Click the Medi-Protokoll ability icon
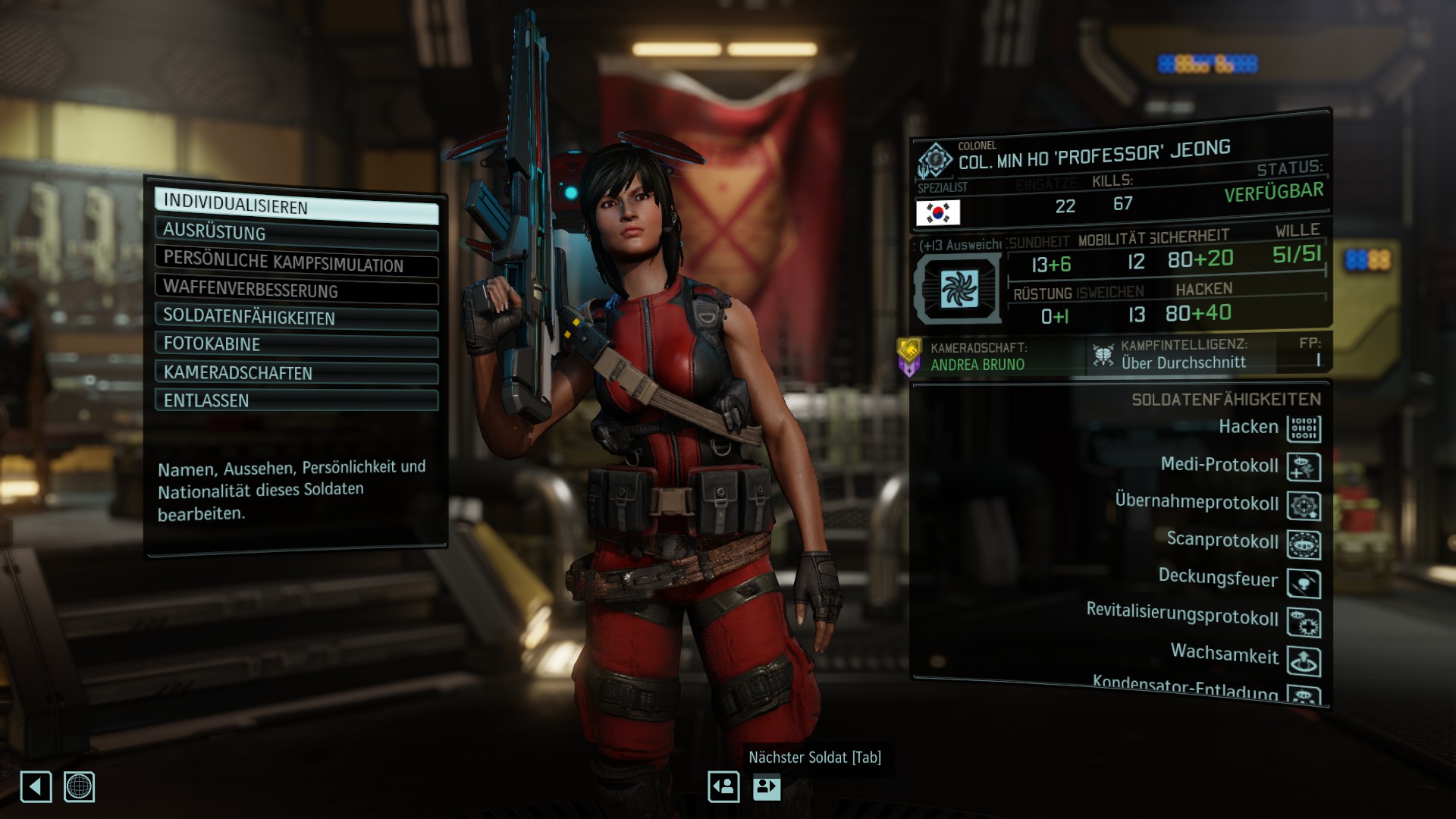 tap(1304, 468)
